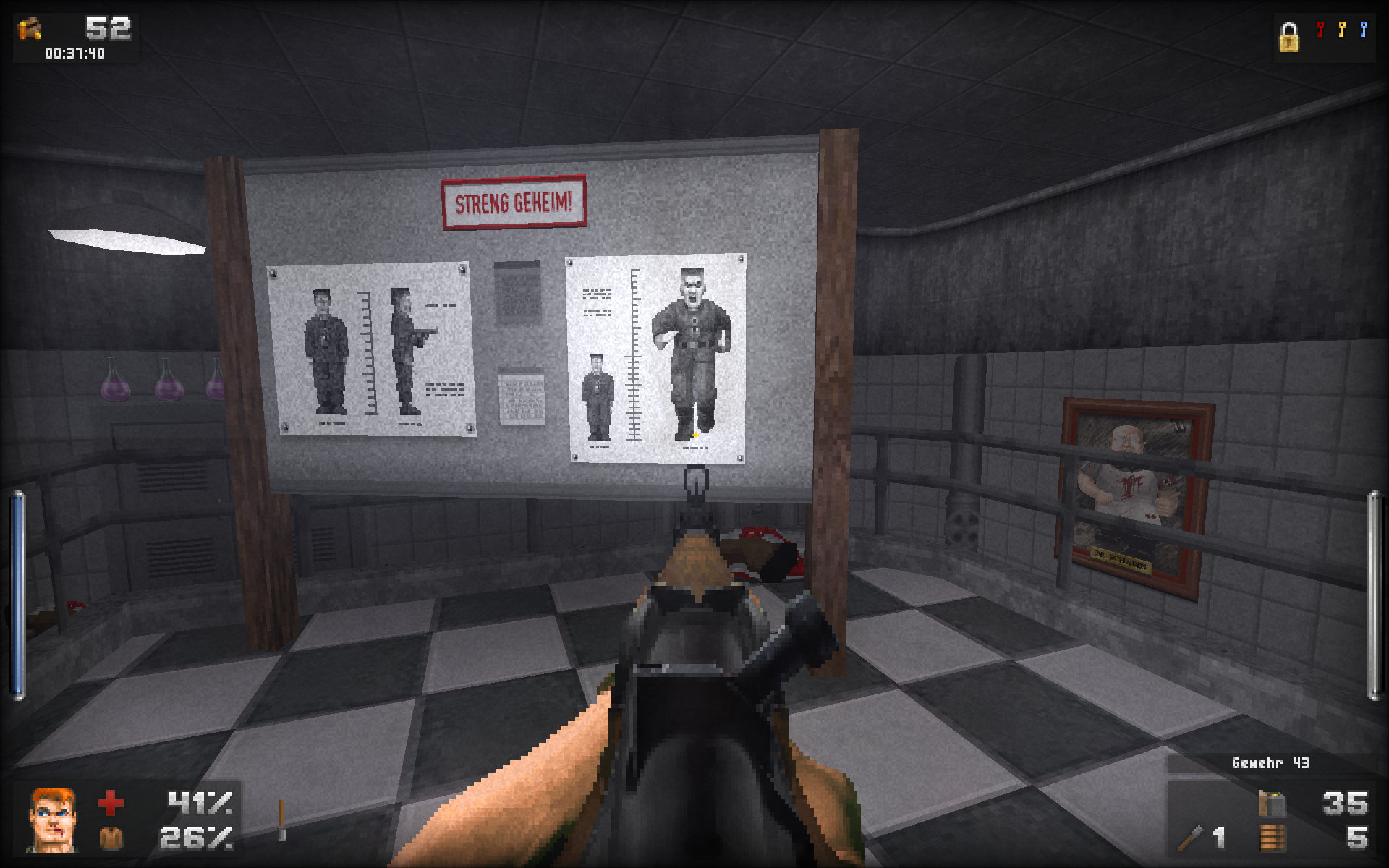Select the yellow key icon
The image size is (1389, 868).
pos(1342,30)
